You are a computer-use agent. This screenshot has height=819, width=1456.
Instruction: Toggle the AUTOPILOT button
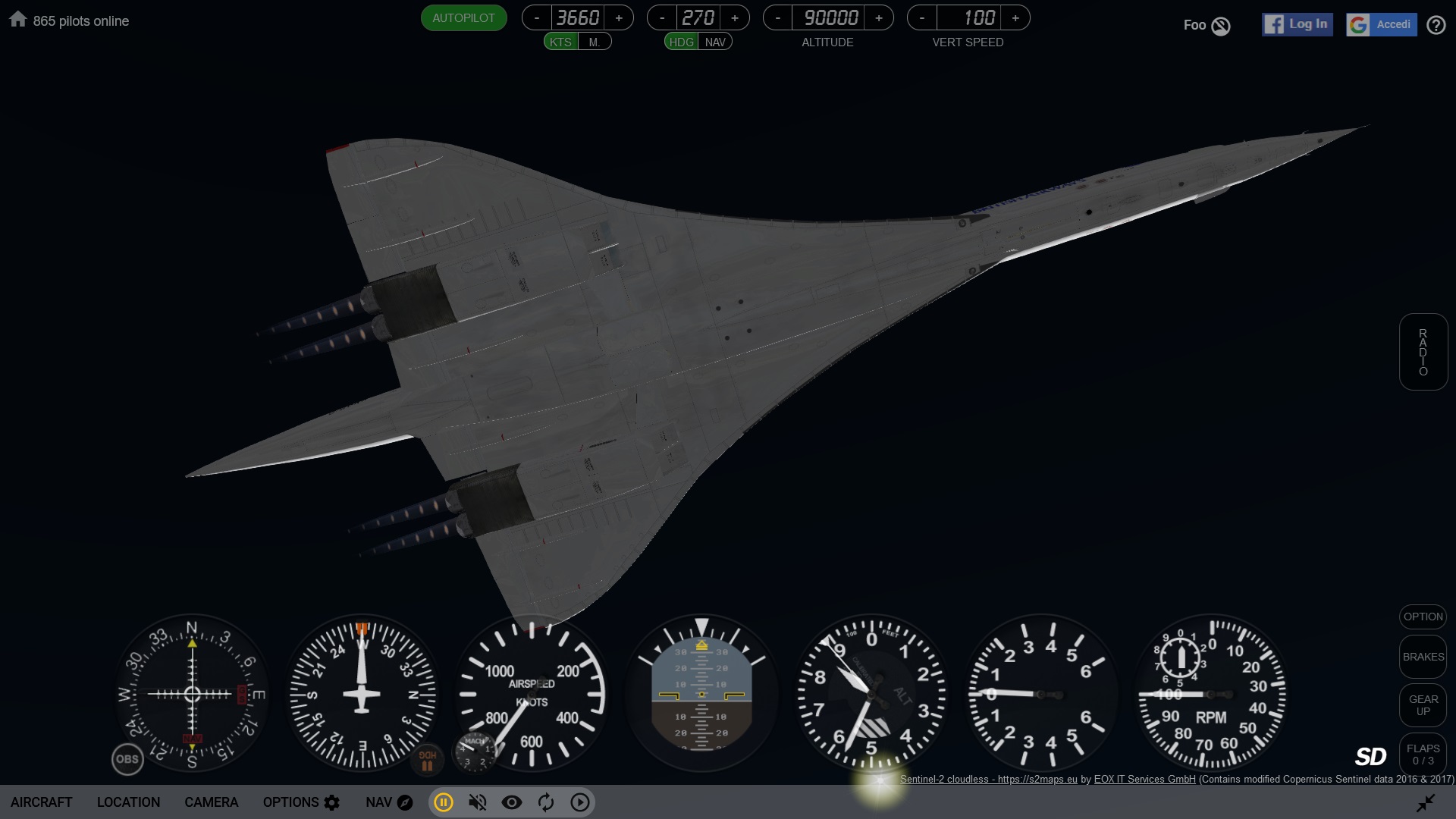tap(463, 18)
